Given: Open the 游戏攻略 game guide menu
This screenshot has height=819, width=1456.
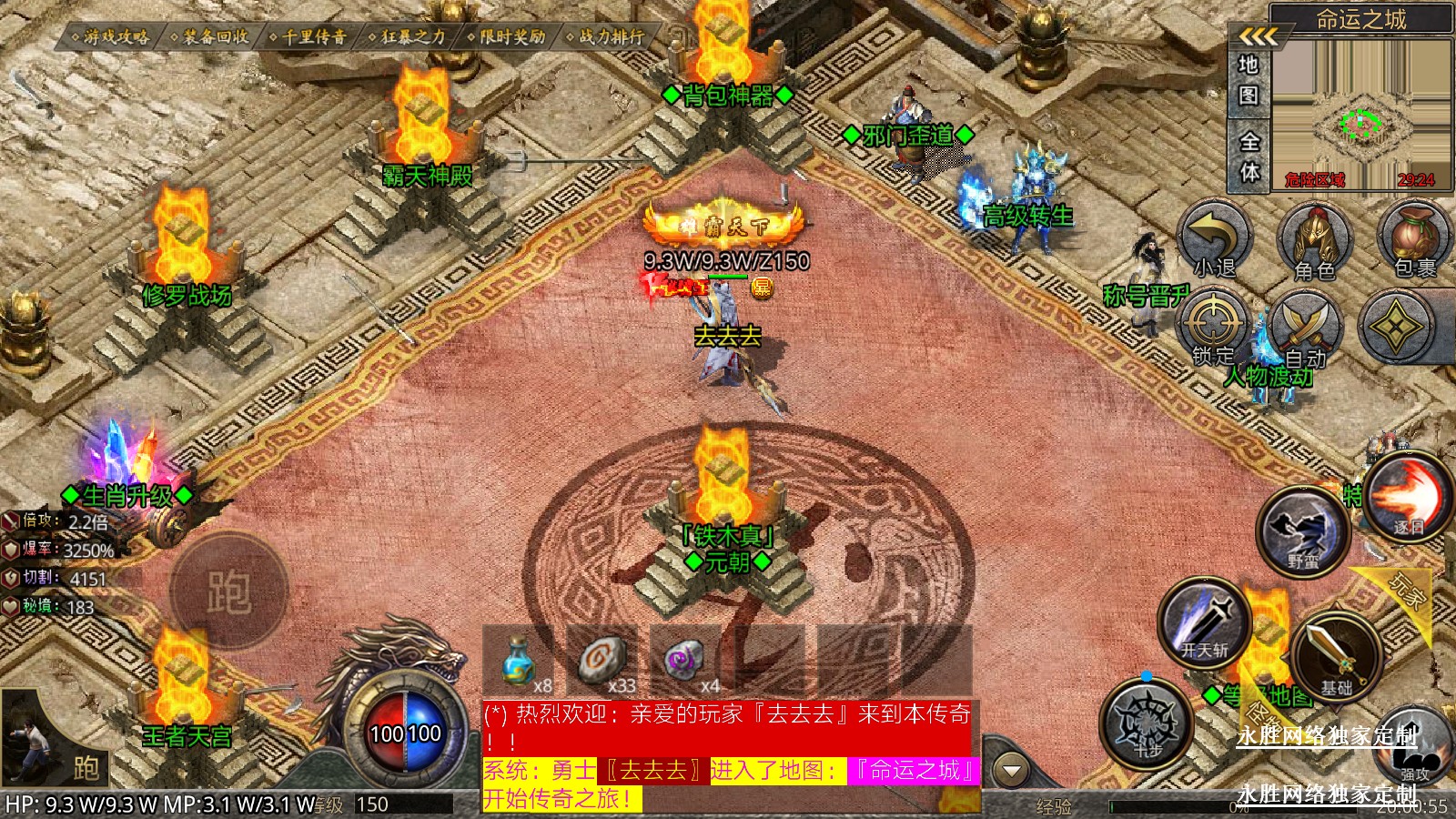Looking at the screenshot, I should pyautogui.click(x=111, y=36).
